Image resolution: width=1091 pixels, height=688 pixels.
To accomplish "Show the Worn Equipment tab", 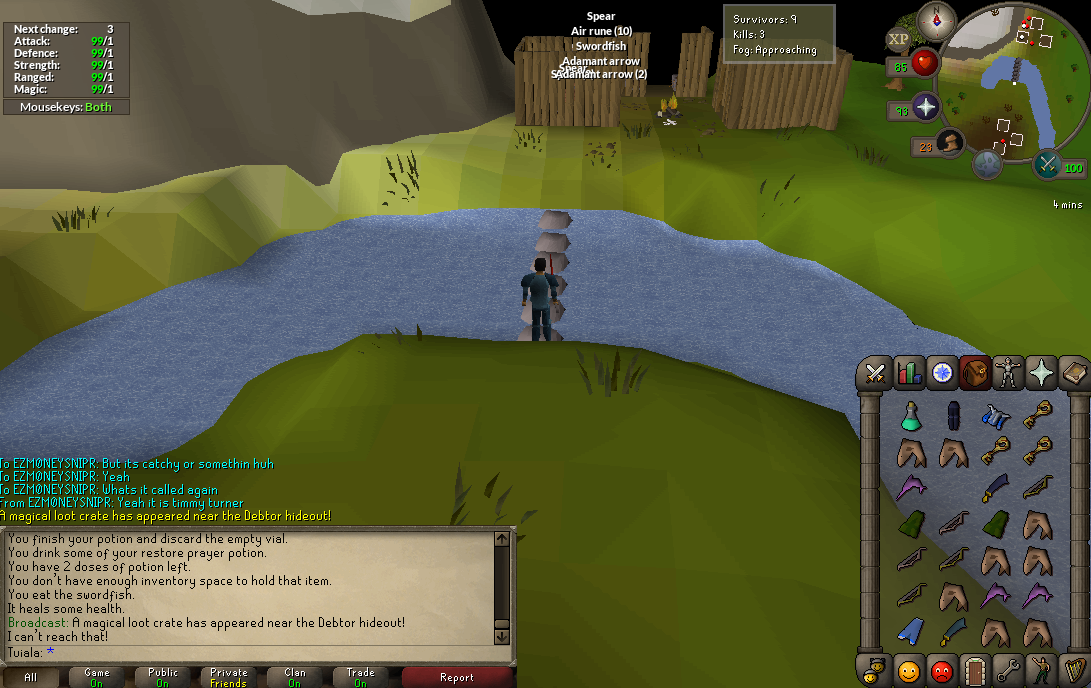I will tap(1007, 374).
